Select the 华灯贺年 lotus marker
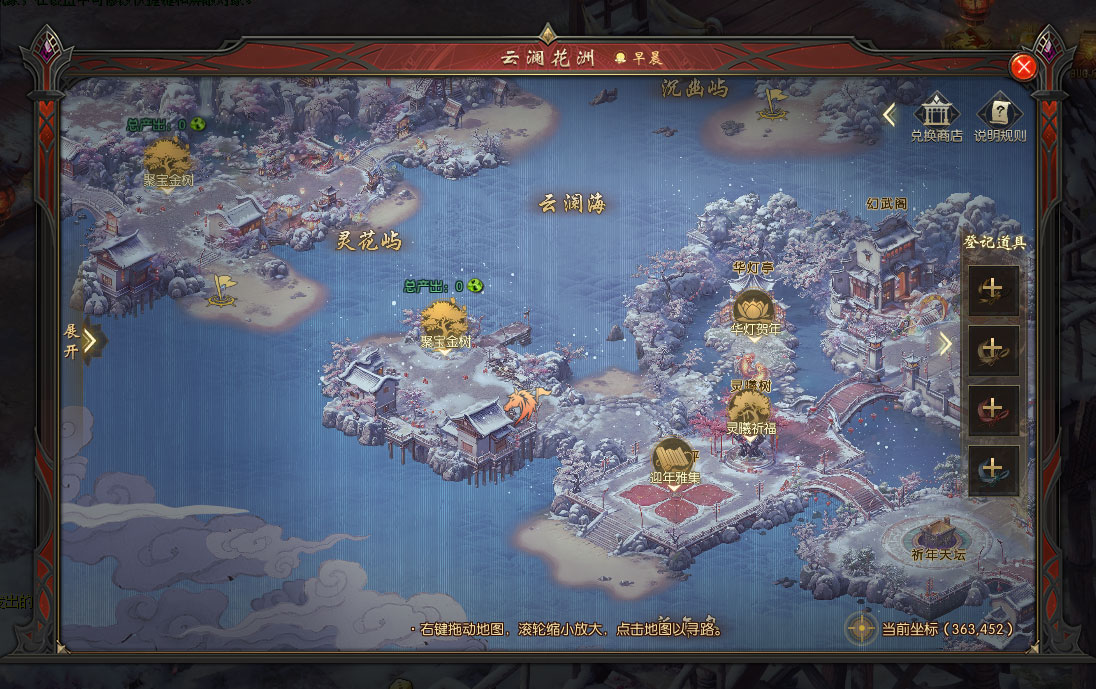The width and height of the screenshot is (1096, 689). 753,310
